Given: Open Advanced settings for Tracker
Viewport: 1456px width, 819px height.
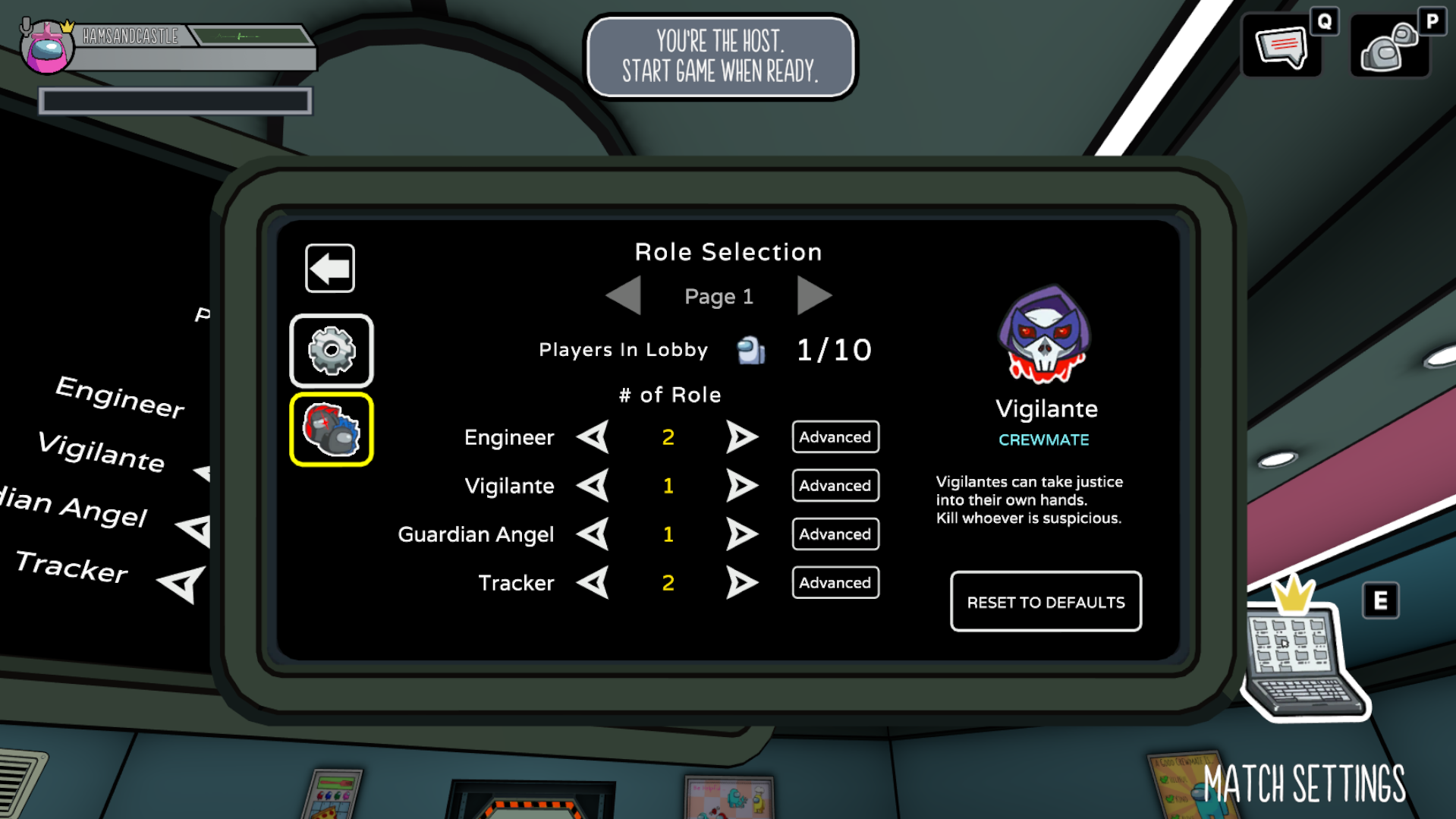Looking at the screenshot, I should (x=835, y=583).
